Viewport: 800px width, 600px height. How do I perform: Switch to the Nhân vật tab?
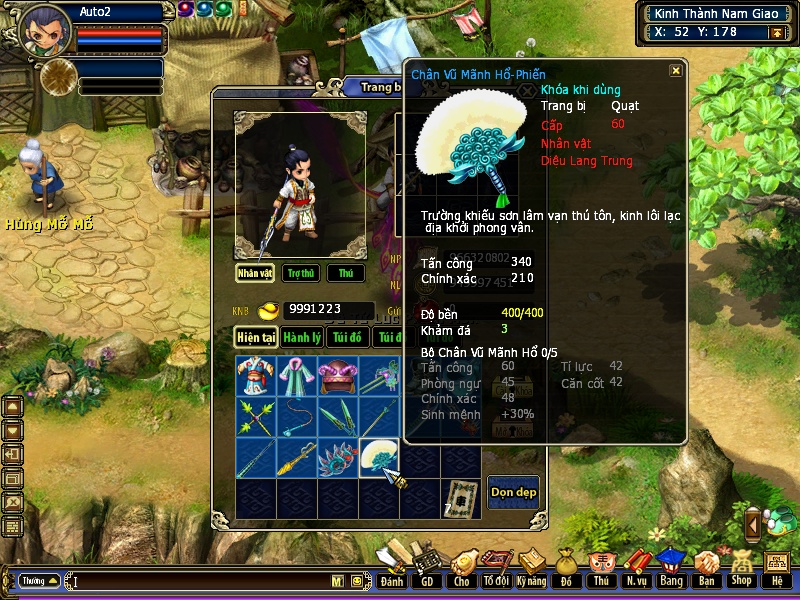coord(255,273)
